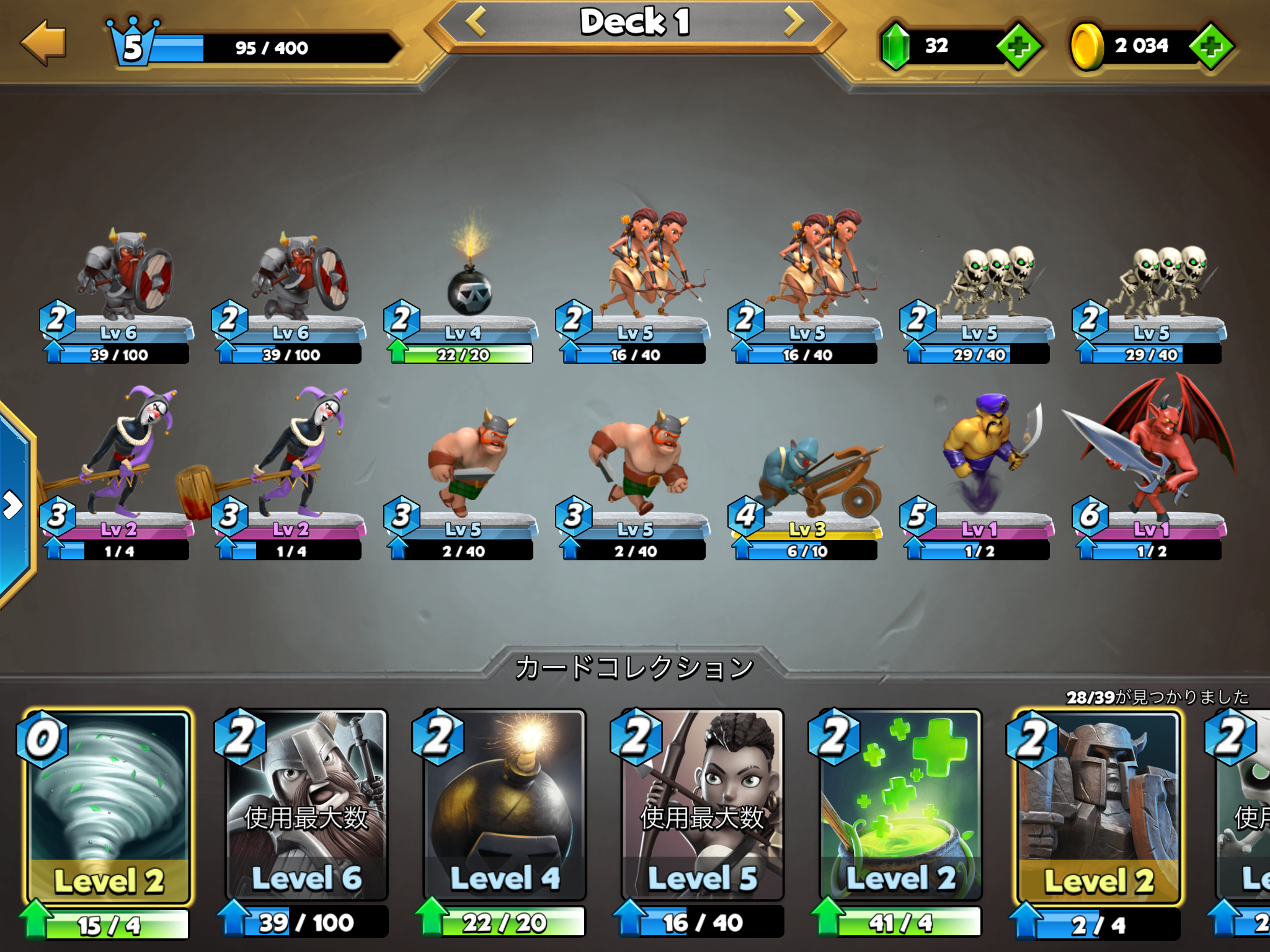Open the blue side panel arrow

[x=12, y=505]
